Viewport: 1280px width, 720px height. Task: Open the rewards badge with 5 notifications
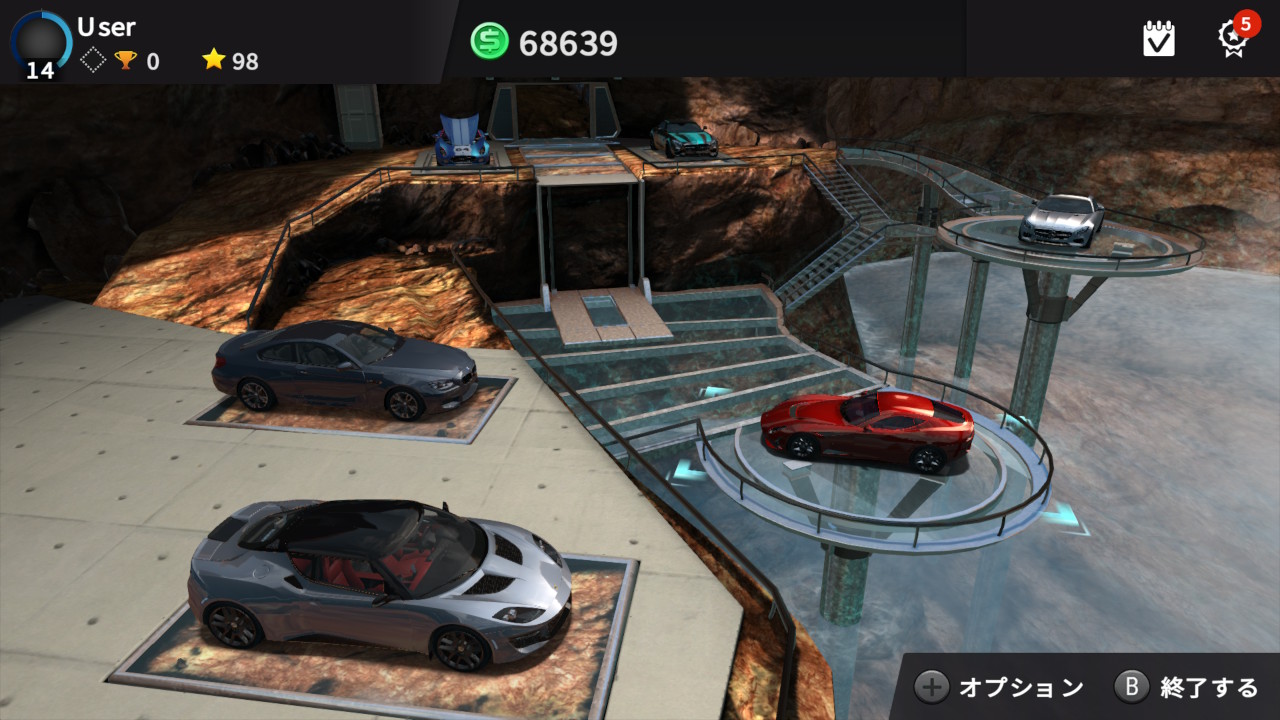point(1234,38)
